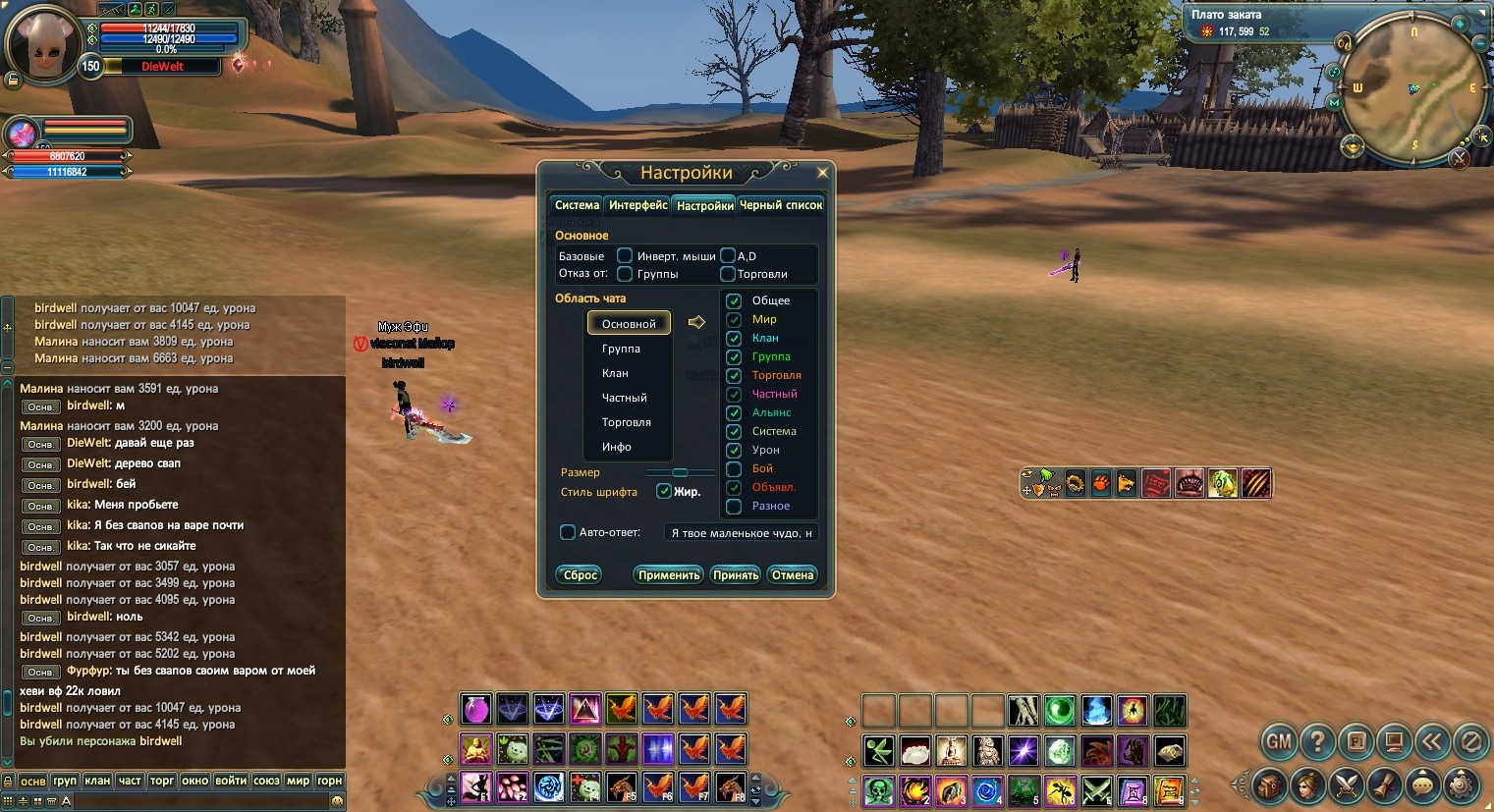Enable refusal of Торговли requests
The height and width of the screenshot is (812, 1494).
[x=728, y=274]
